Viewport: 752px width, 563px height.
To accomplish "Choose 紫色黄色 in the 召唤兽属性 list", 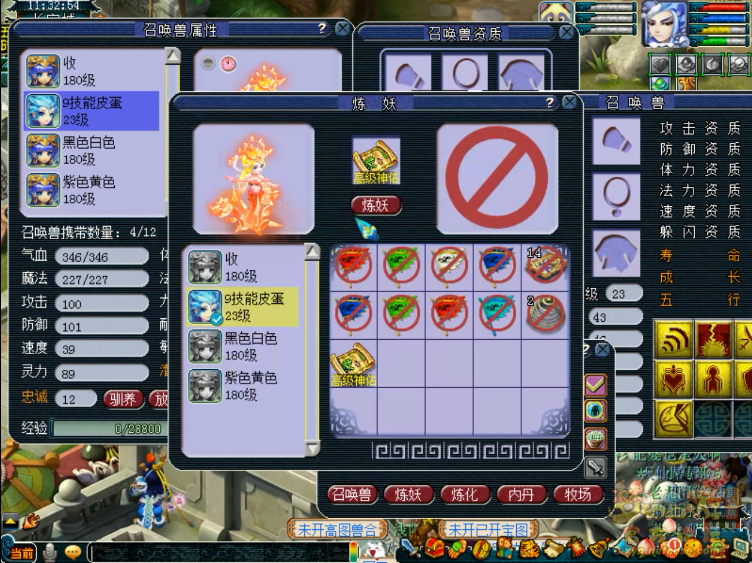I will [92, 189].
